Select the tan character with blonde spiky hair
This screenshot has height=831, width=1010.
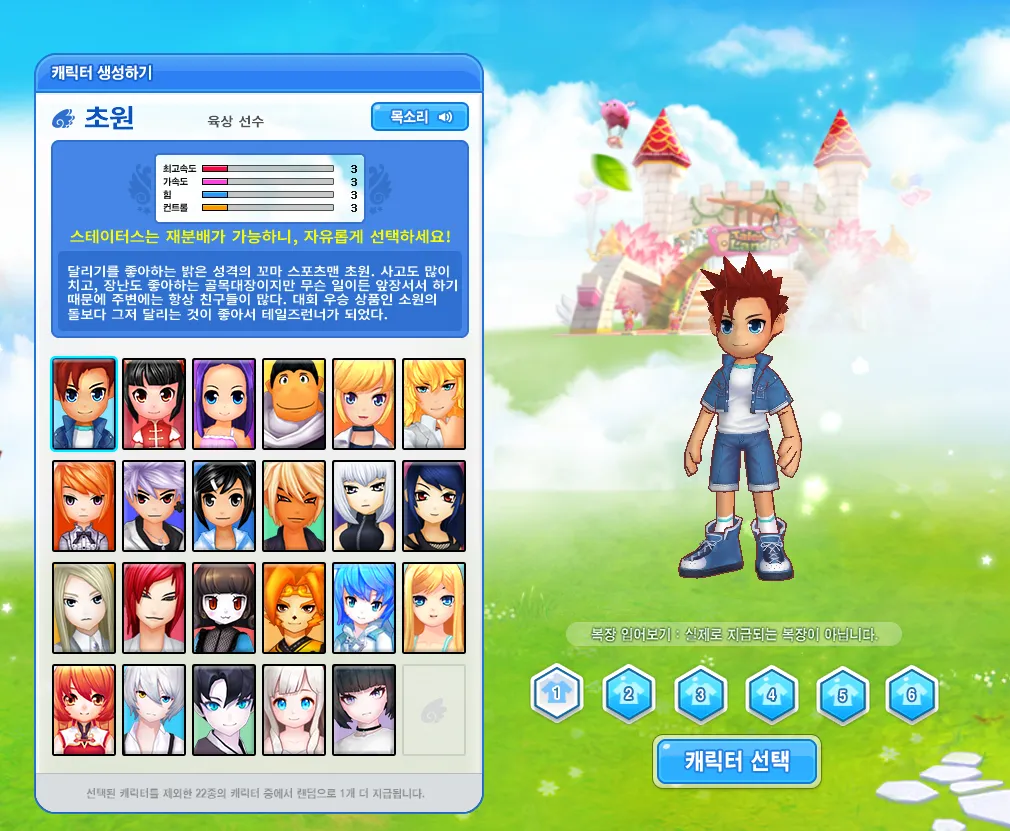point(294,506)
